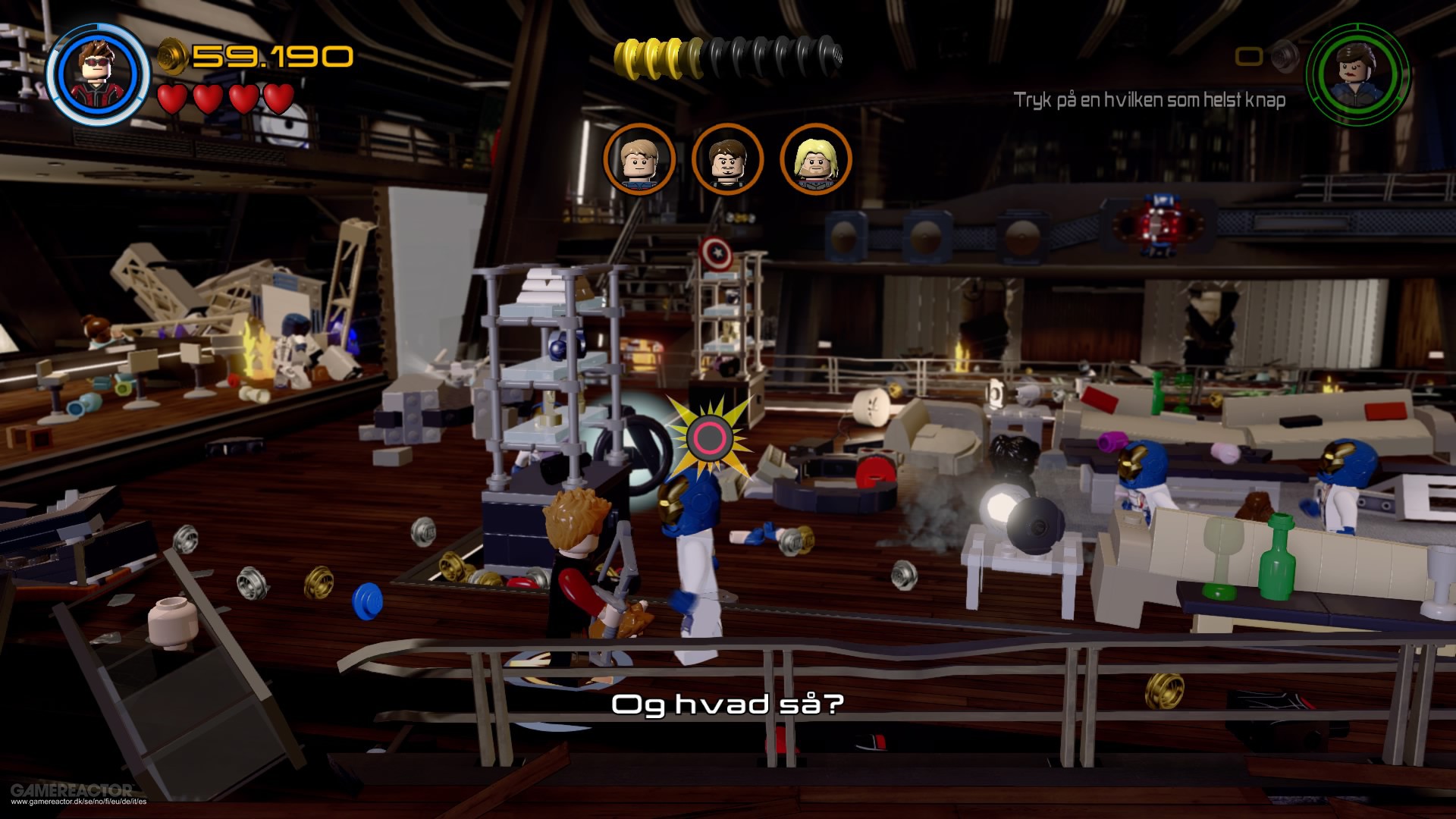Toggle the first heart in the health bar
This screenshot has width=1456, height=819.
171,99
